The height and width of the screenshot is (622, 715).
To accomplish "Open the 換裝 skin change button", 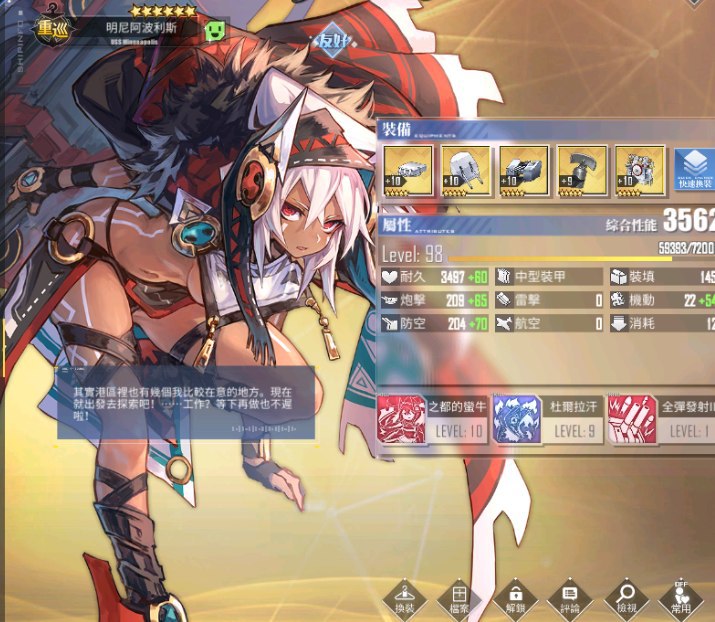I will click(x=404, y=598).
